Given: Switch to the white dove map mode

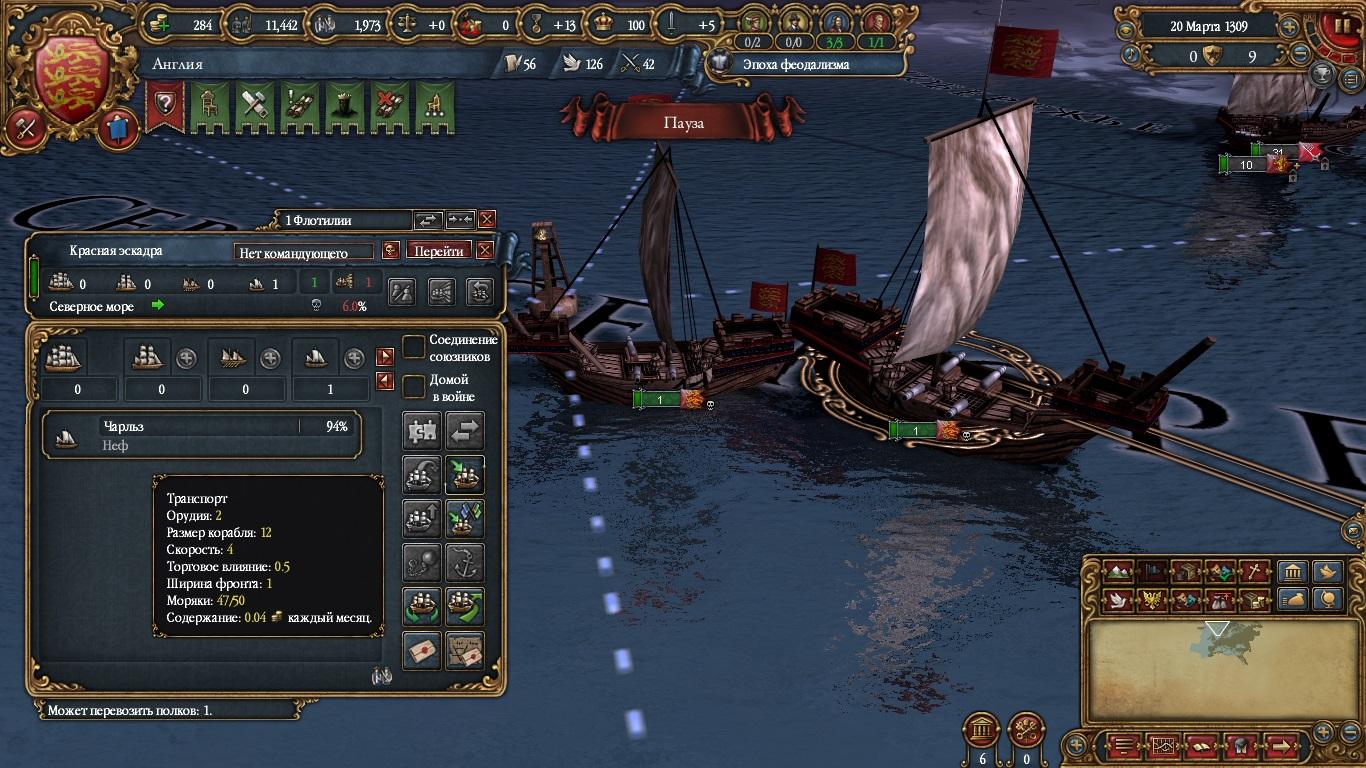Looking at the screenshot, I should click(1119, 600).
